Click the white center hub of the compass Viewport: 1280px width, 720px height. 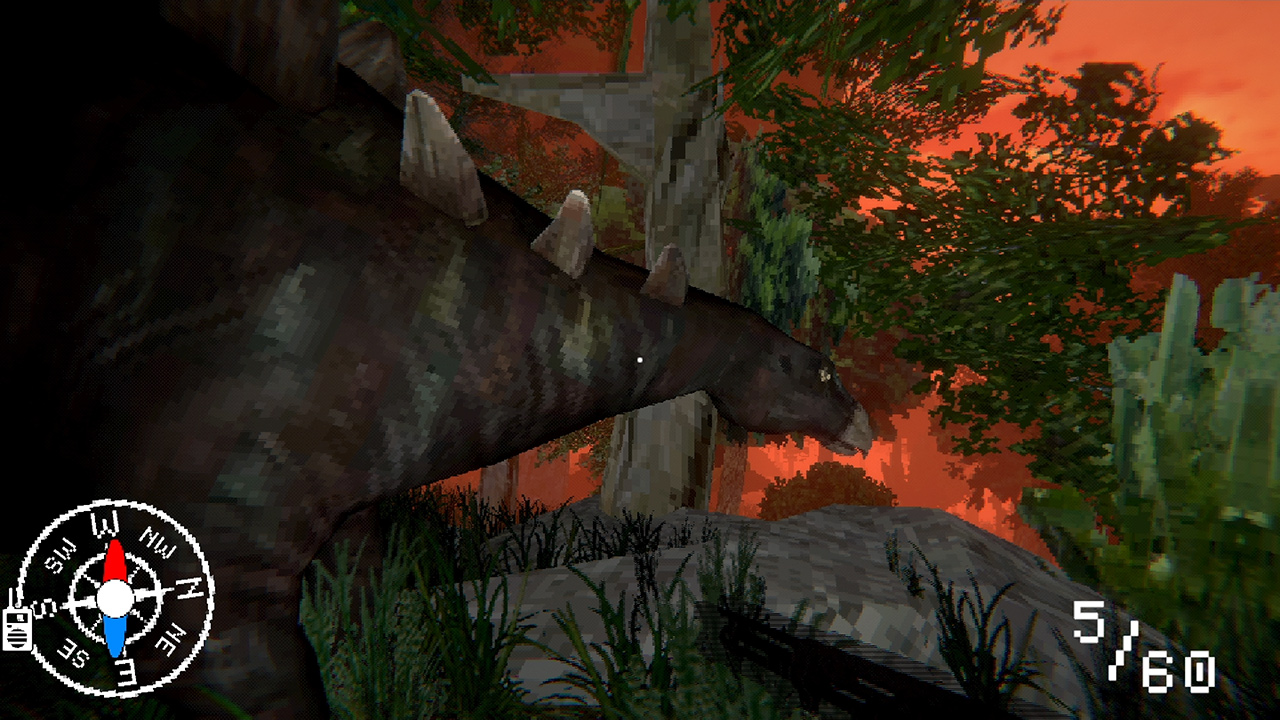tap(115, 598)
